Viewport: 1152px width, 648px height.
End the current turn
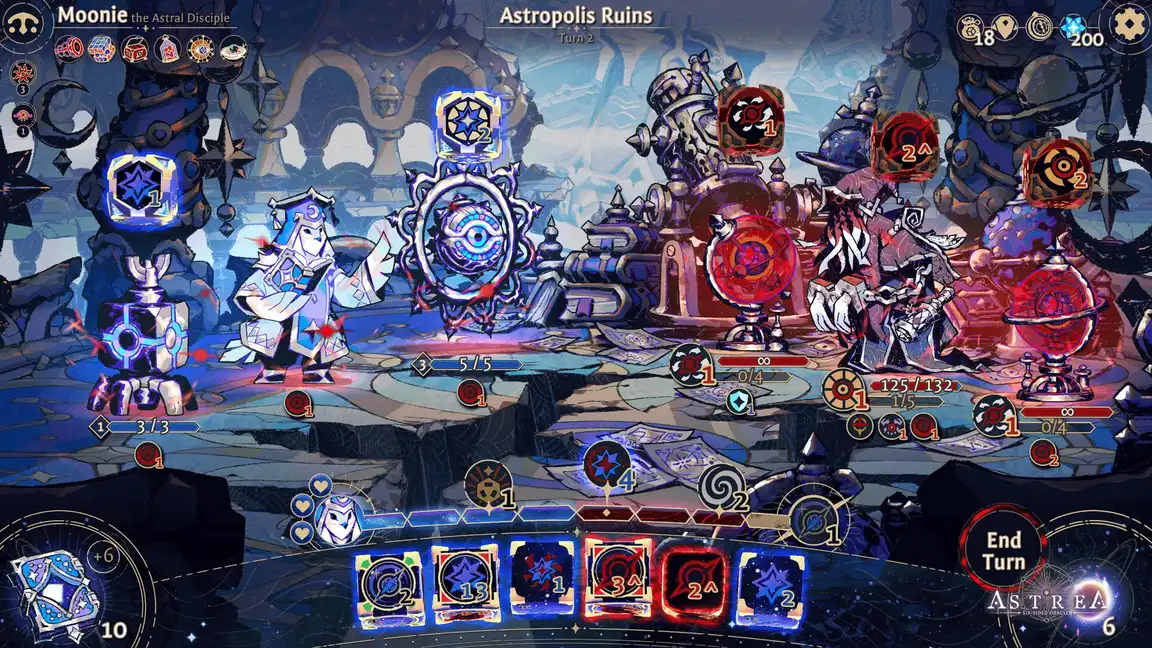(1003, 551)
